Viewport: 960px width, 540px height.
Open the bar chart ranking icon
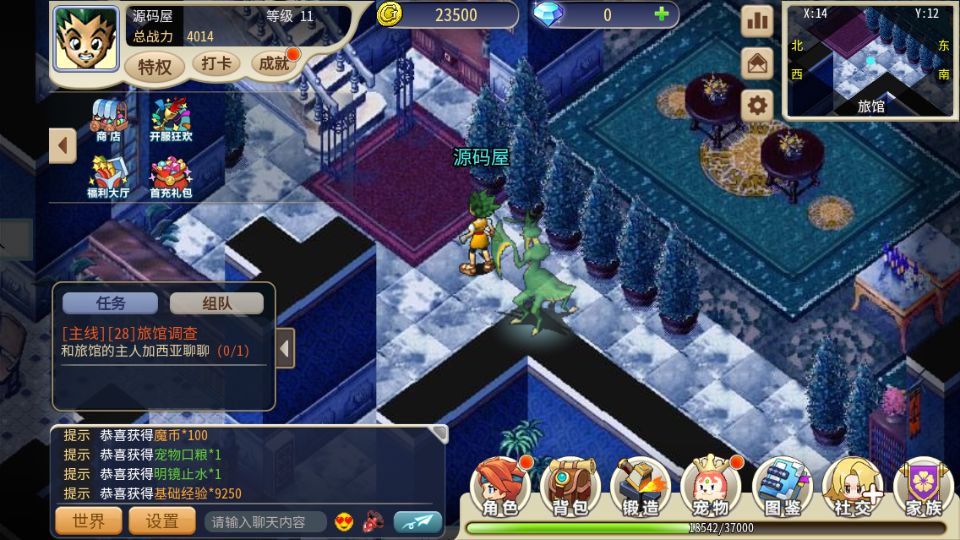click(757, 20)
